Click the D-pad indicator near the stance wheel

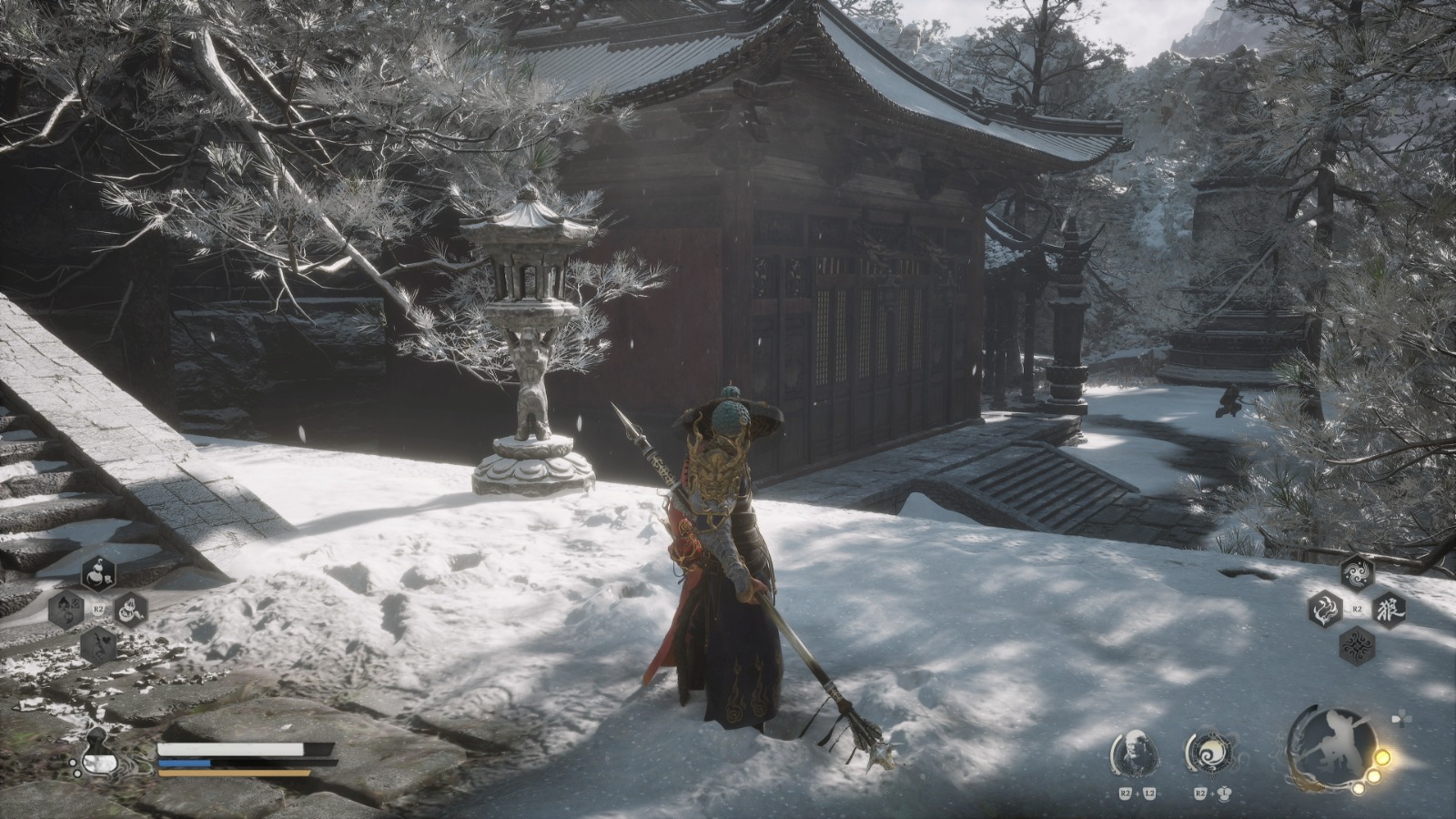1402,719
